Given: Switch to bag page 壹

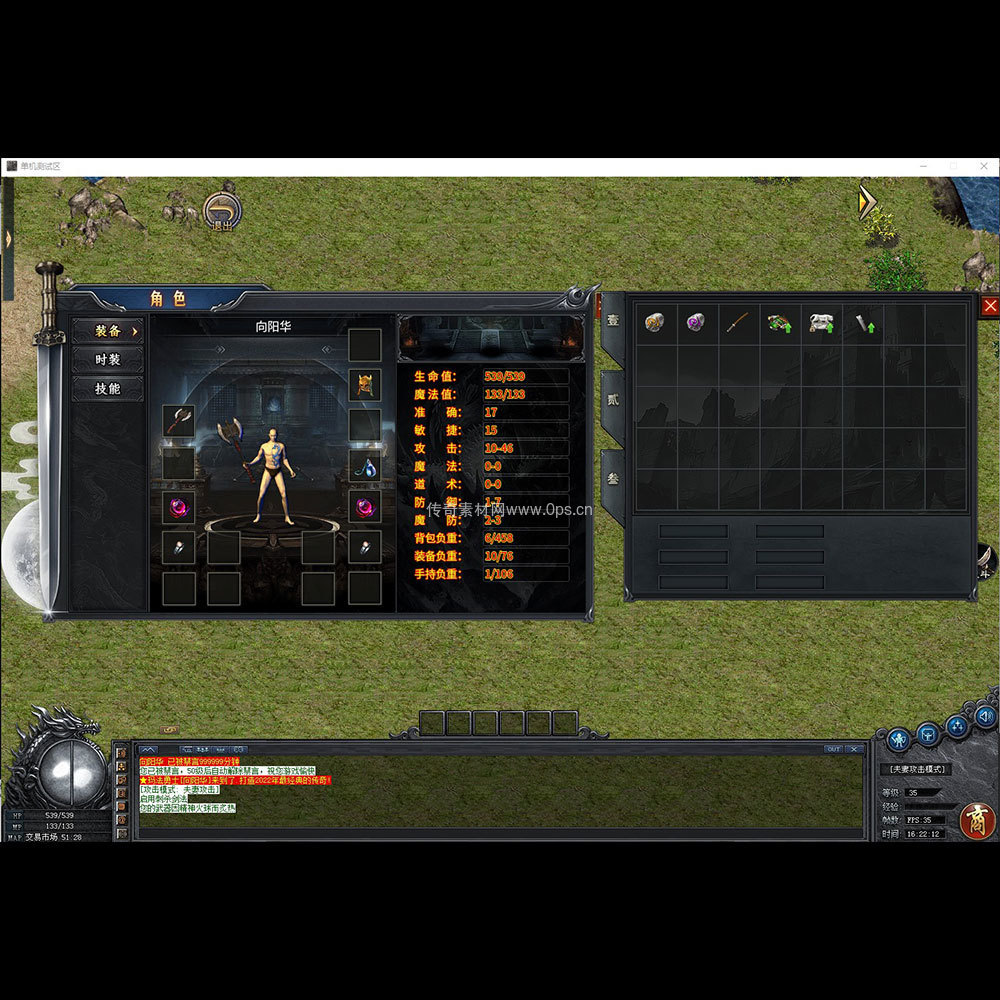Looking at the screenshot, I should [x=612, y=321].
